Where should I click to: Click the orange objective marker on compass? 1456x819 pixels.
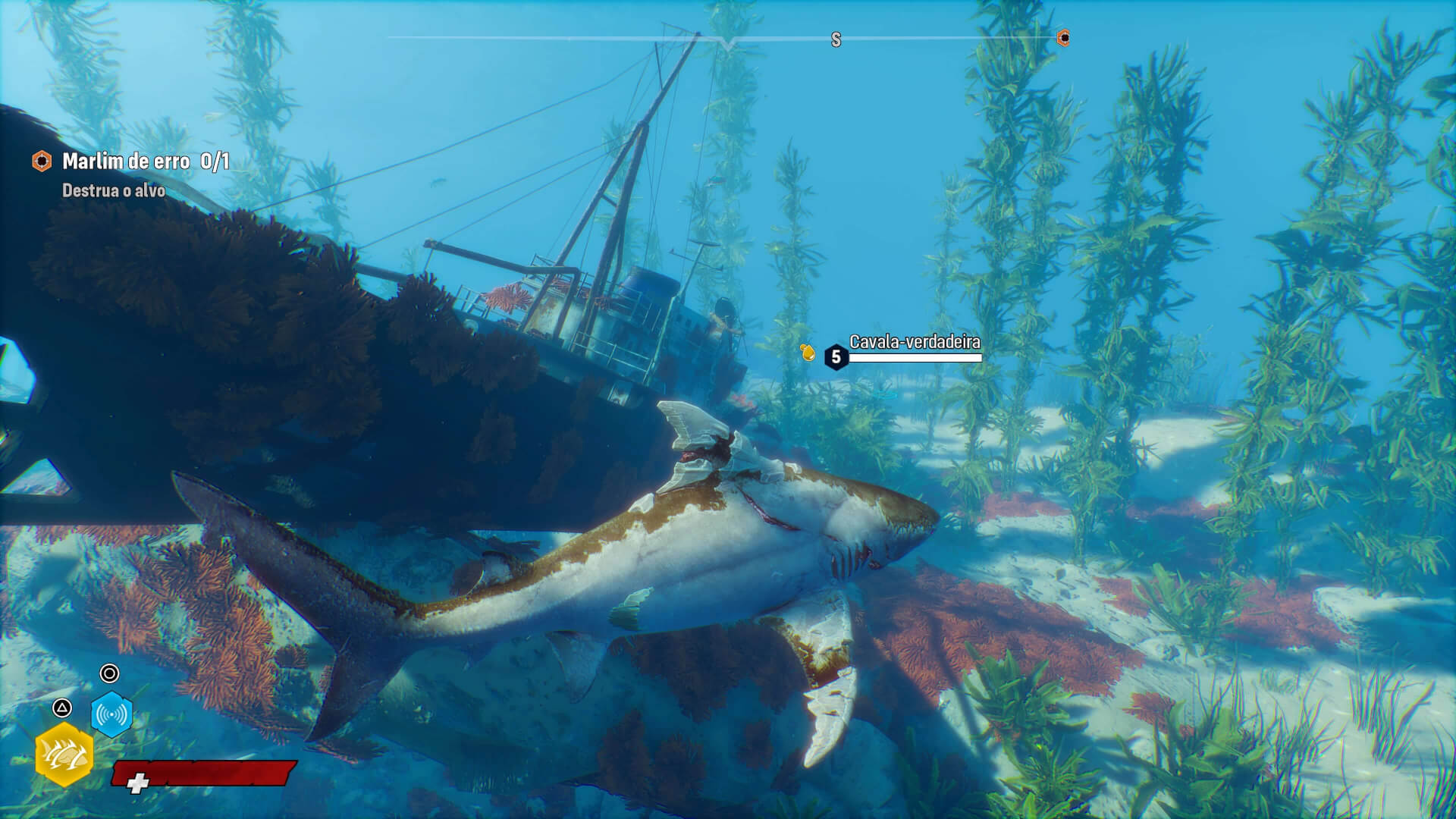coord(1063,38)
